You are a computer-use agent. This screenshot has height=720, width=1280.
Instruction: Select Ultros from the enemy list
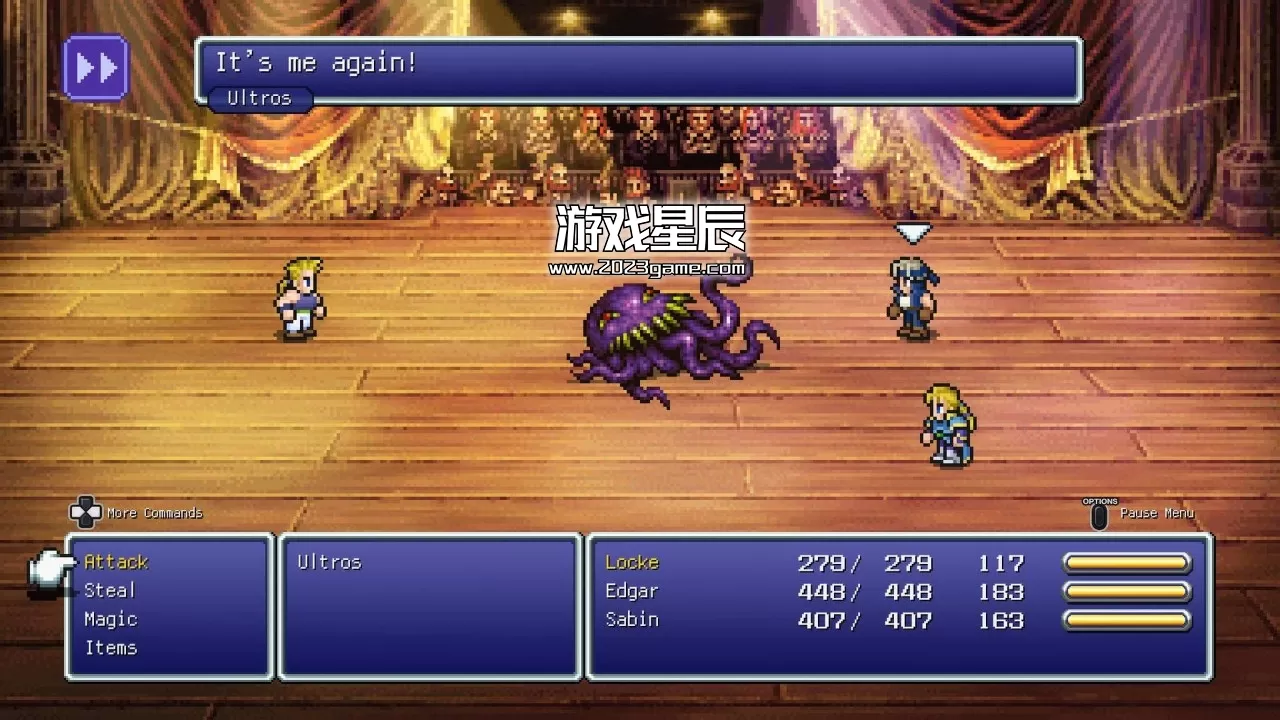coord(331,562)
